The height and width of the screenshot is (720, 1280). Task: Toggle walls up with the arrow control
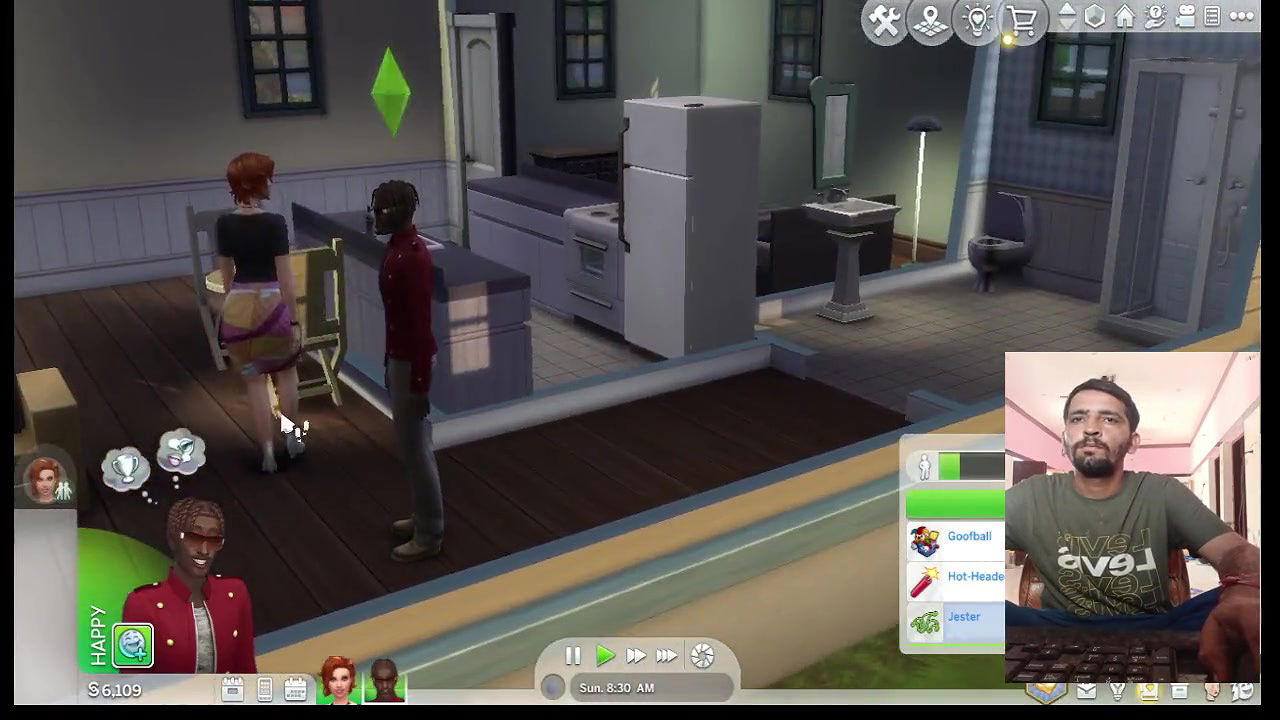1066,13
